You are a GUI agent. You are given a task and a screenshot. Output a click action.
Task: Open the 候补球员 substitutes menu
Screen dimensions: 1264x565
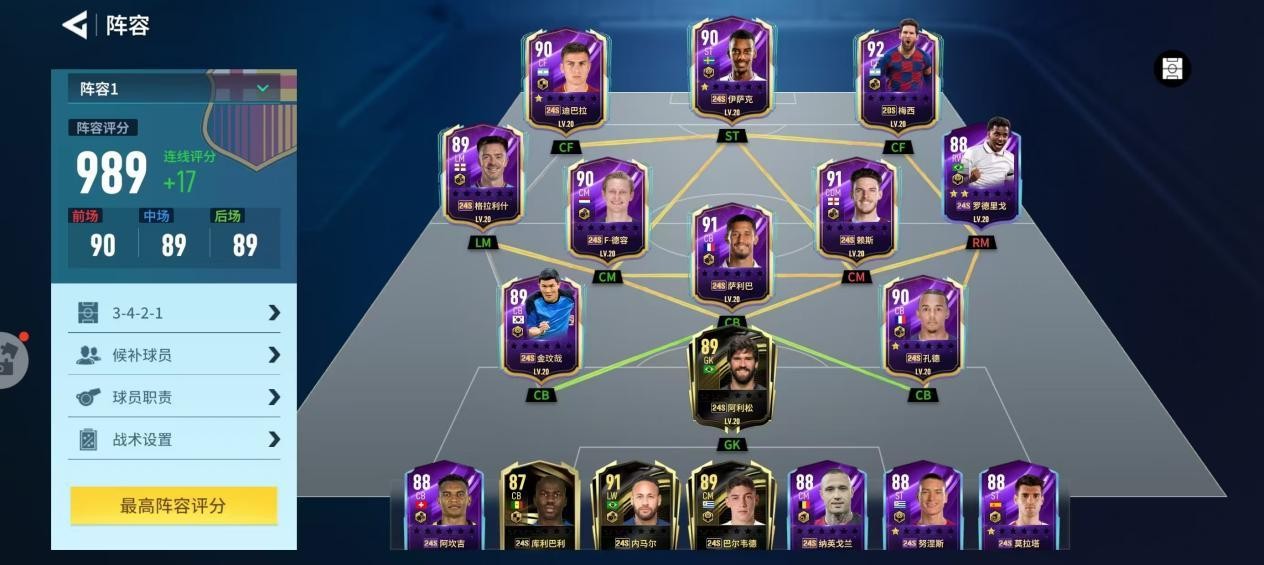click(174, 355)
